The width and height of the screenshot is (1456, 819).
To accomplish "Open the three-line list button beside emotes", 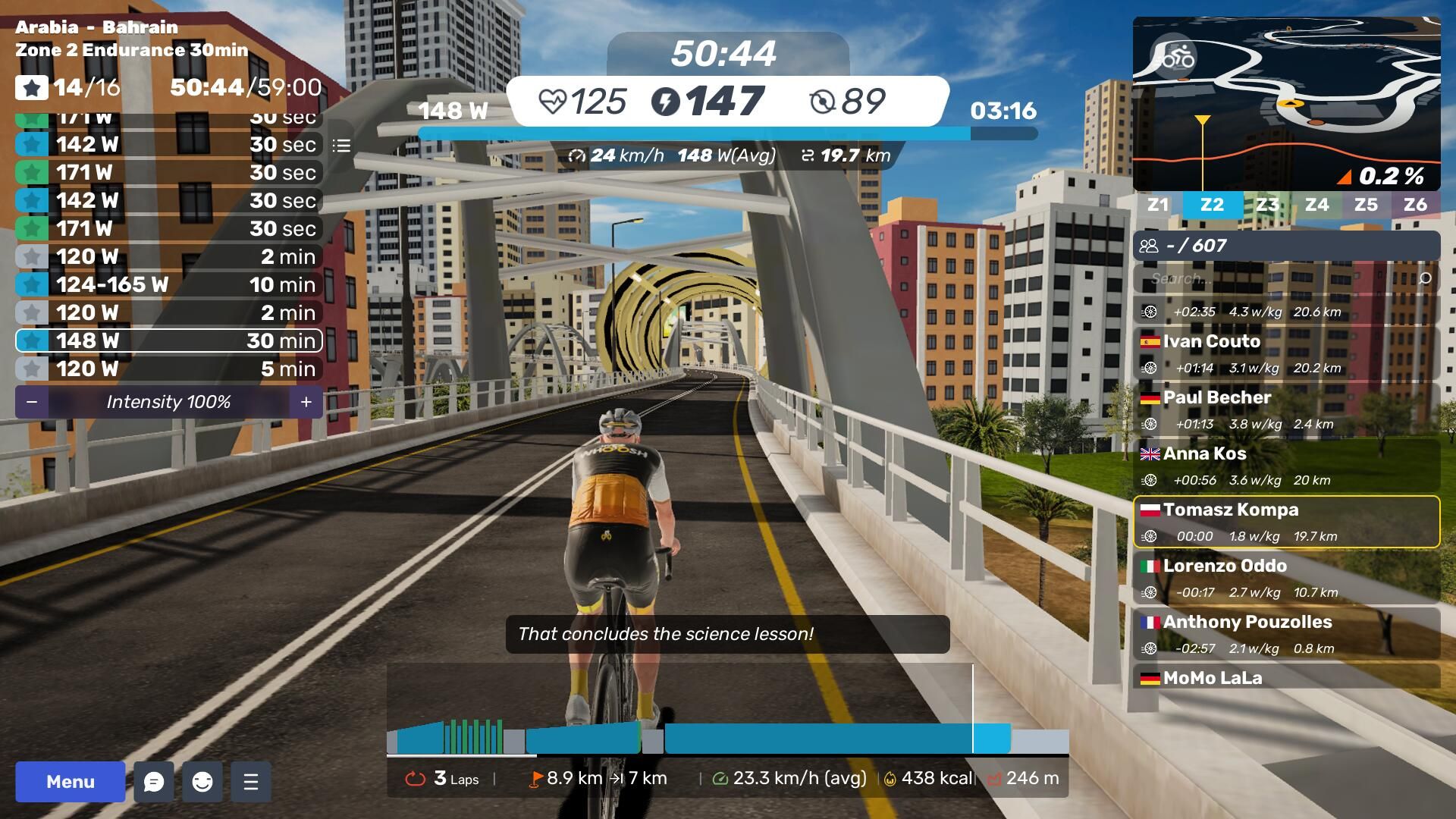I will [x=251, y=782].
